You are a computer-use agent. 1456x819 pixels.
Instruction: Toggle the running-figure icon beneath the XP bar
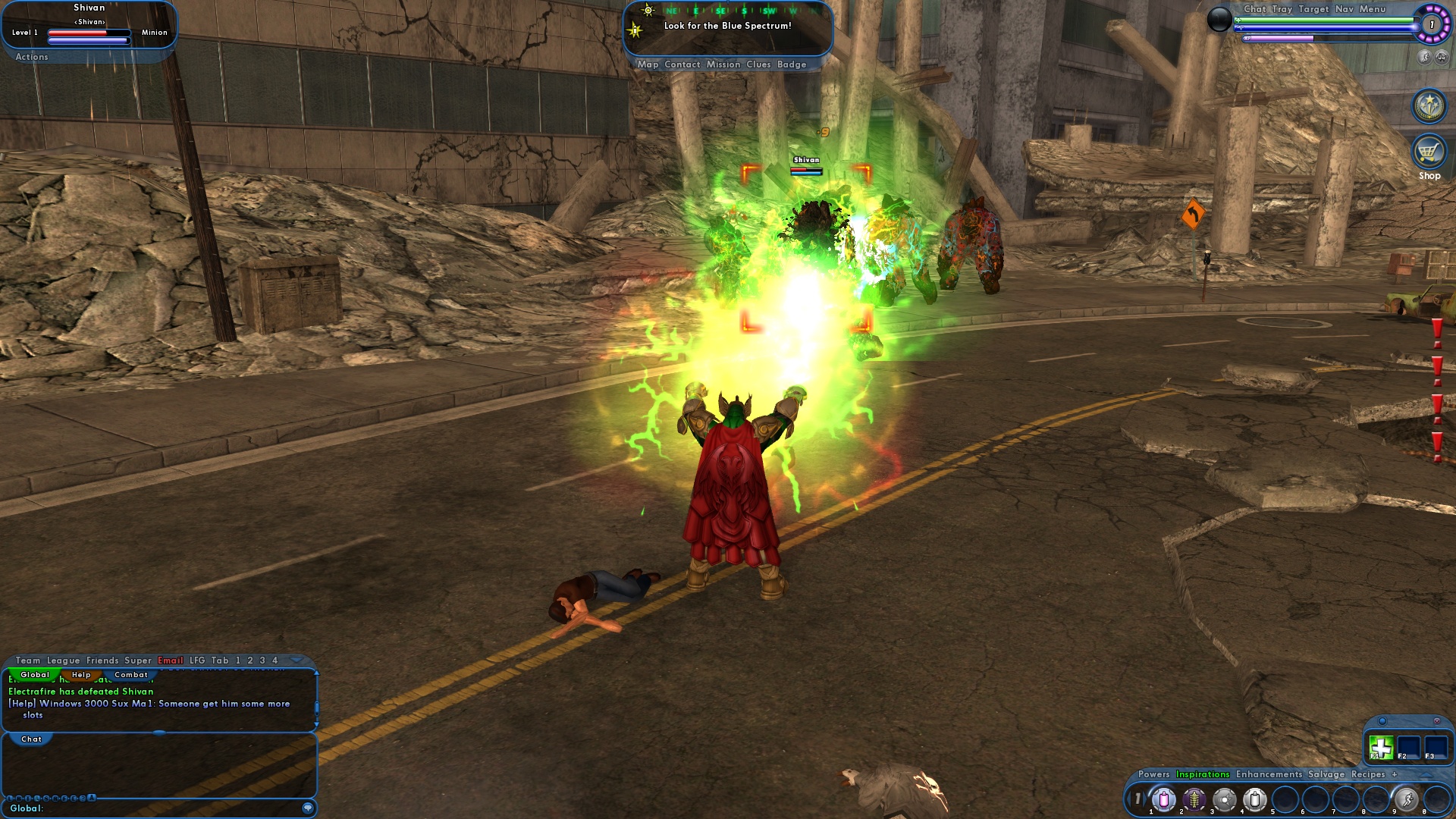click(1426, 58)
